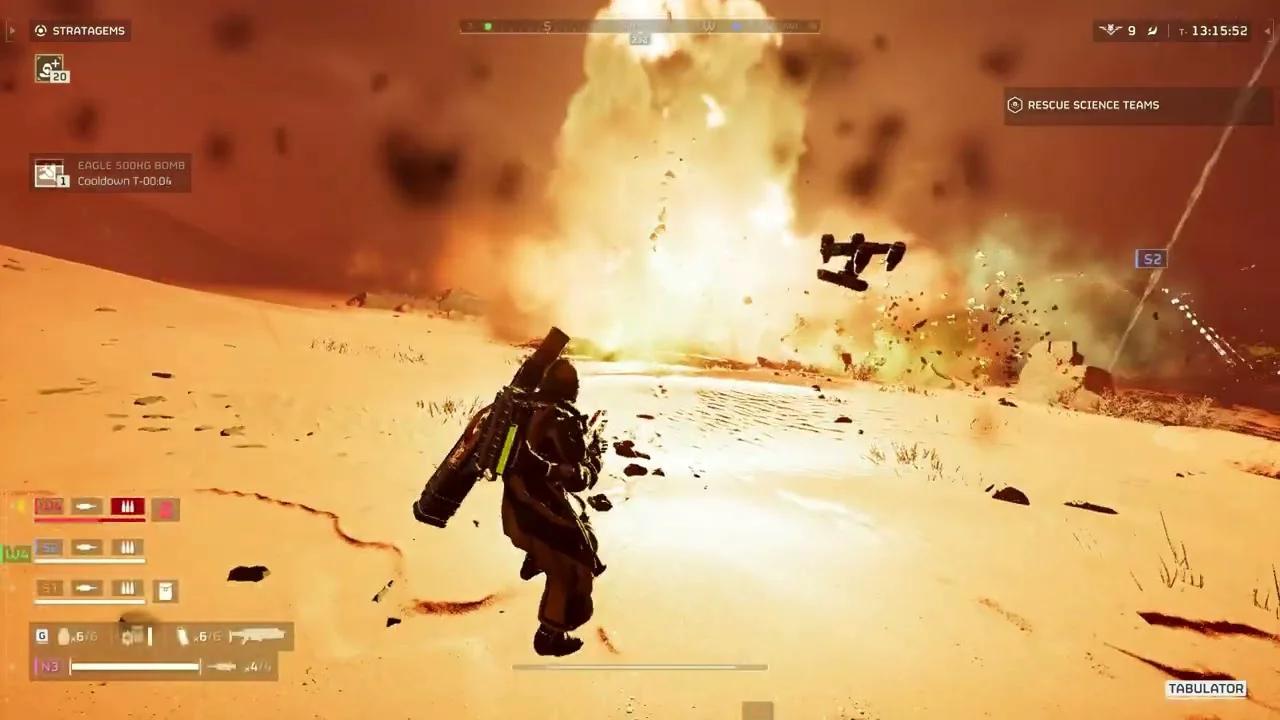Screen dimensions: 1280x720
Task: Click the Rescue Science Teams objective icon
Action: point(1015,104)
